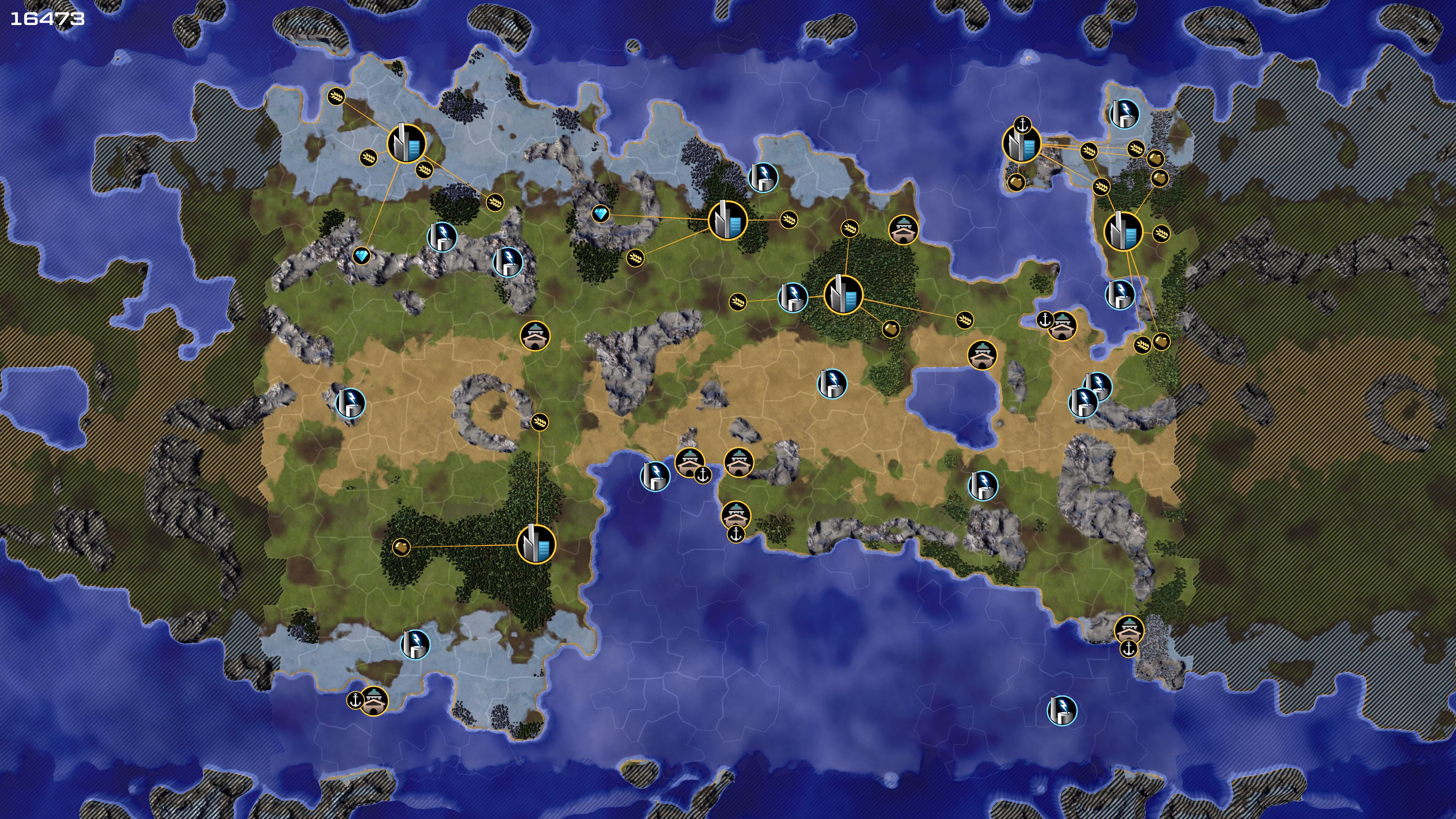Image resolution: width=1456 pixels, height=819 pixels.
Task: Select the southern forest city marker
Action: [x=536, y=544]
